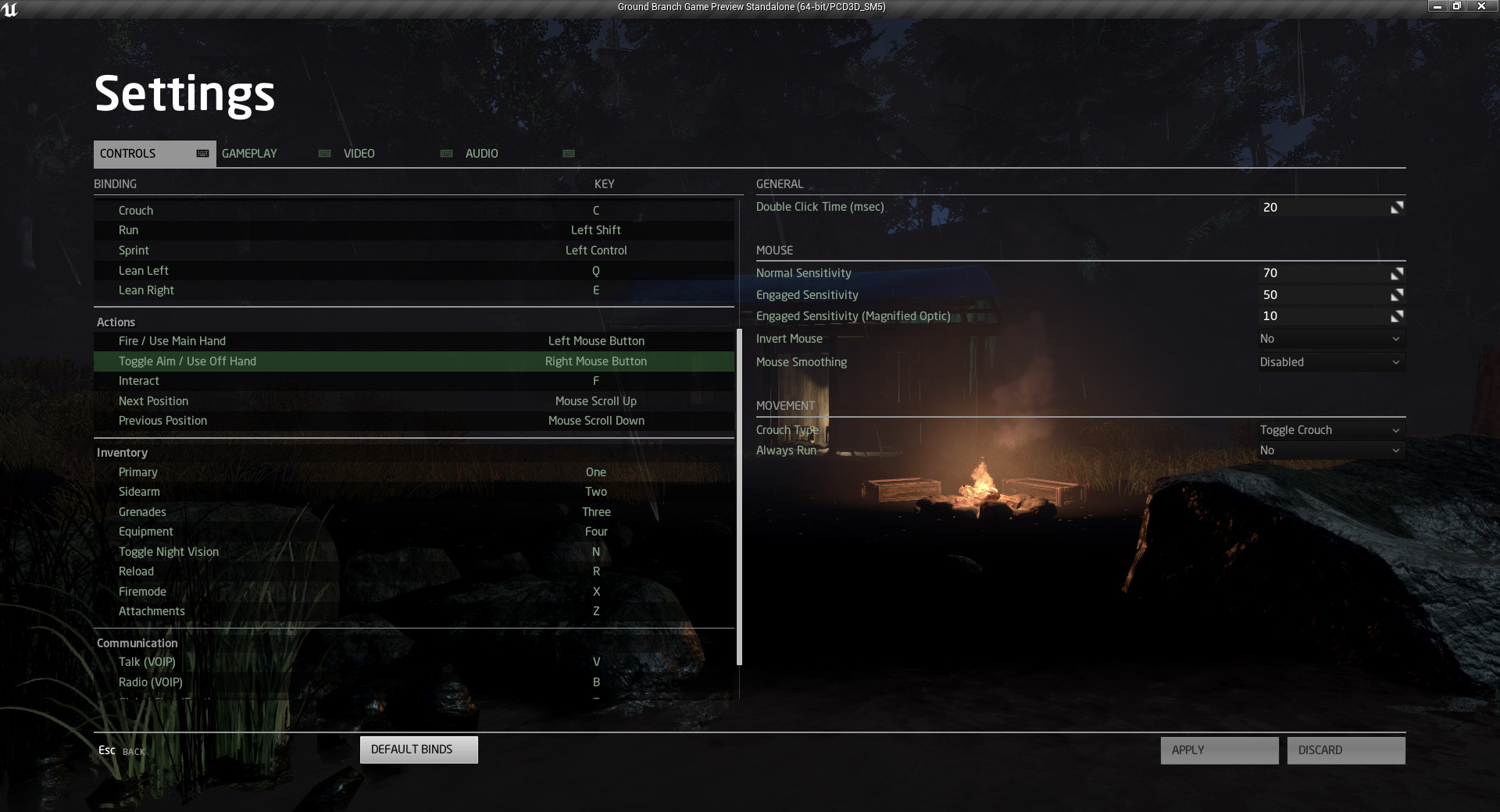This screenshot has width=1500, height=812.
Task: Switch to the GAMEPLAY tab
Action: coord(248,154)
